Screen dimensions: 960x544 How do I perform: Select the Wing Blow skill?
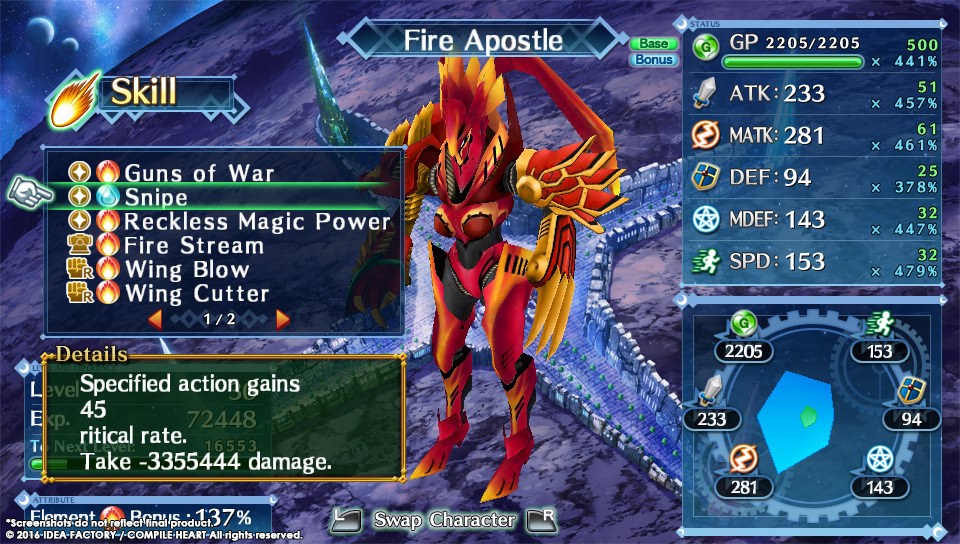186,270
